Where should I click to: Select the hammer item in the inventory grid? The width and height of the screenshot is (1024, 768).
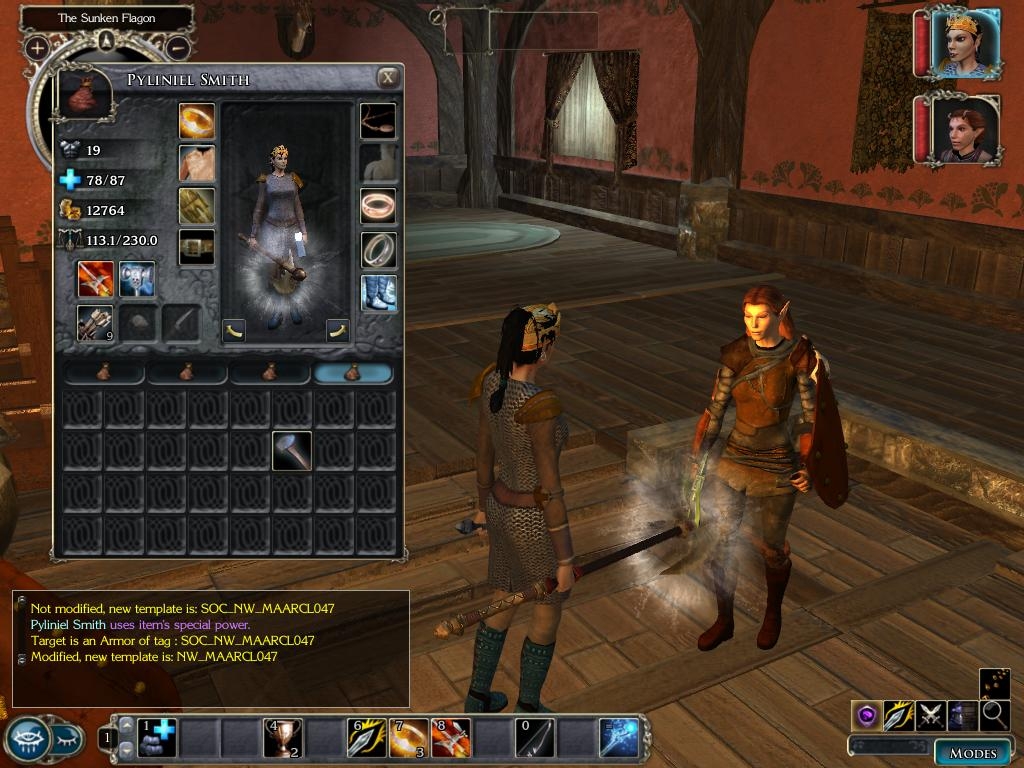(x=292, y=451)
